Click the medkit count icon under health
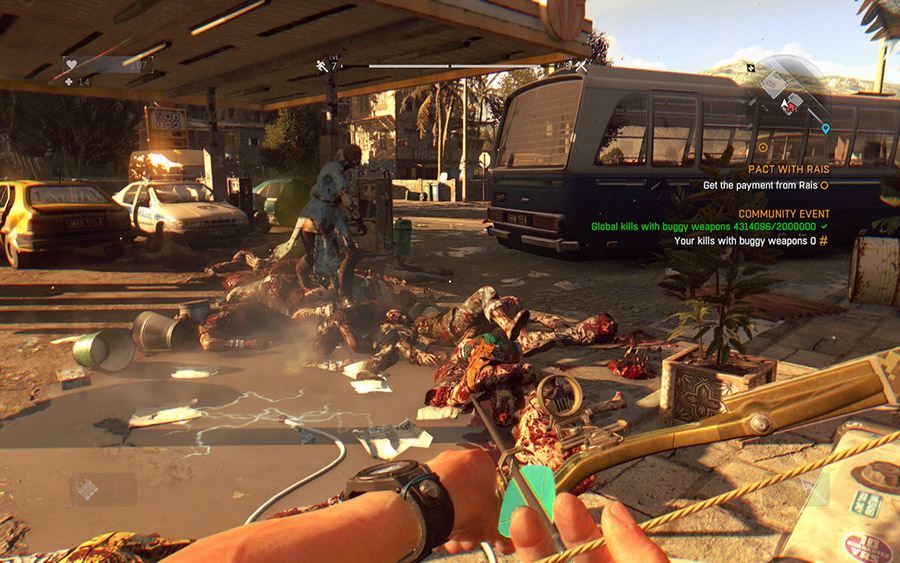 (x=70, y=81)
